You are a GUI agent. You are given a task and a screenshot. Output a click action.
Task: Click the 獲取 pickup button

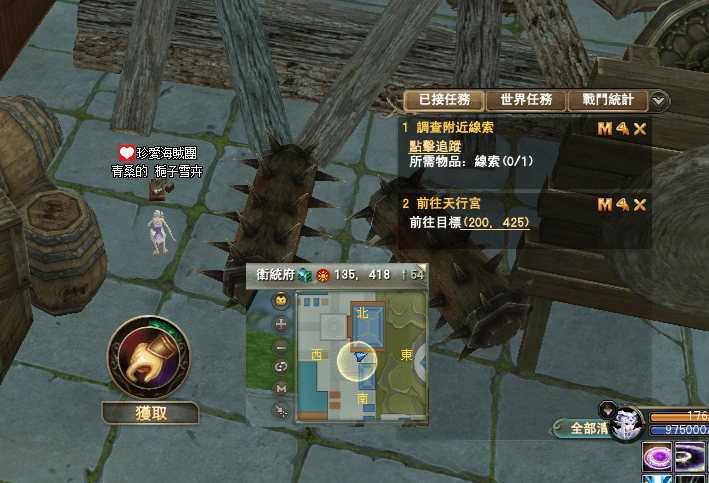[150, 413]
